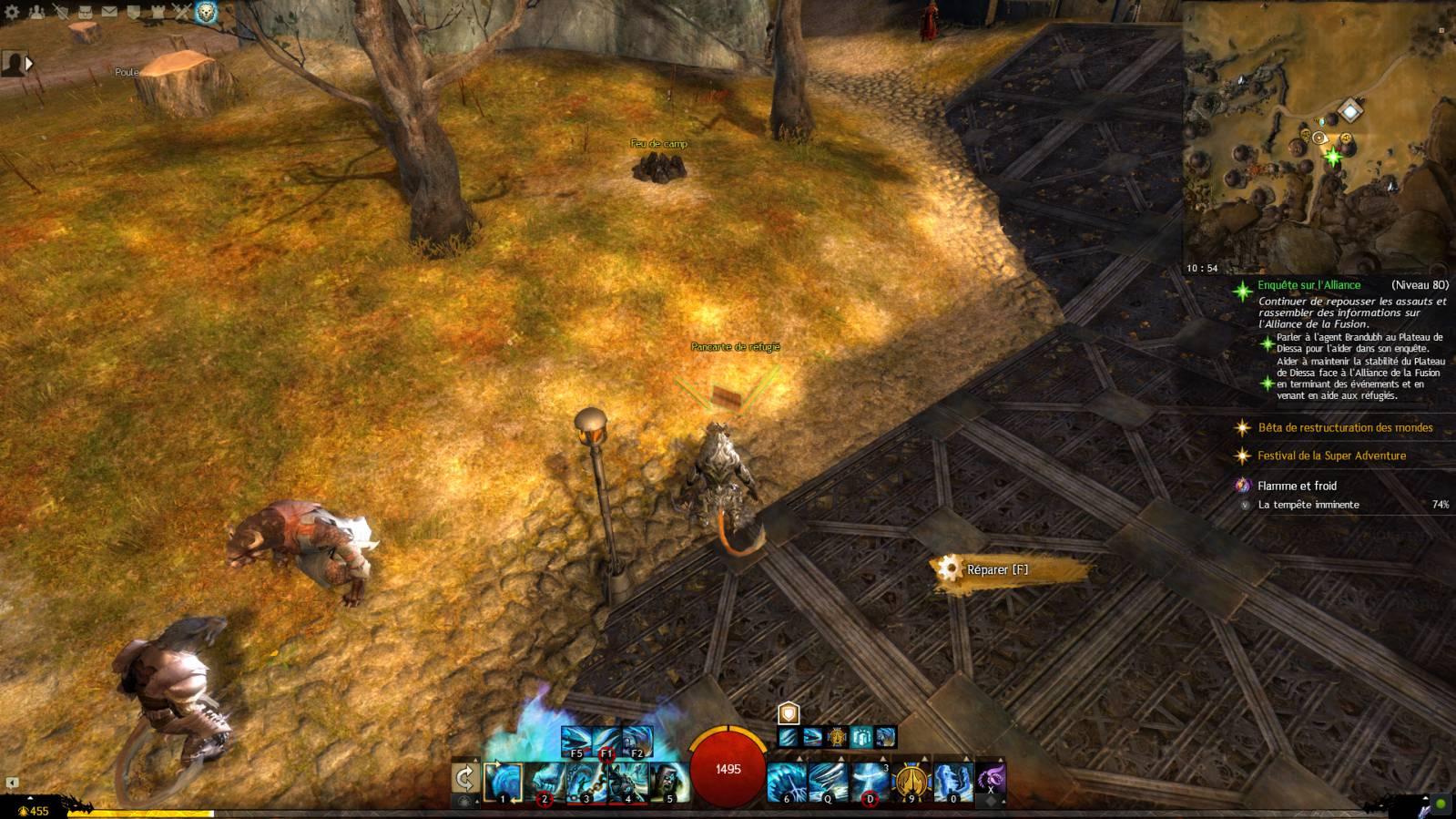Open the hero panel sword-and-shield icon
This screenshot has height=819, width=1456.
coord(60,12)
